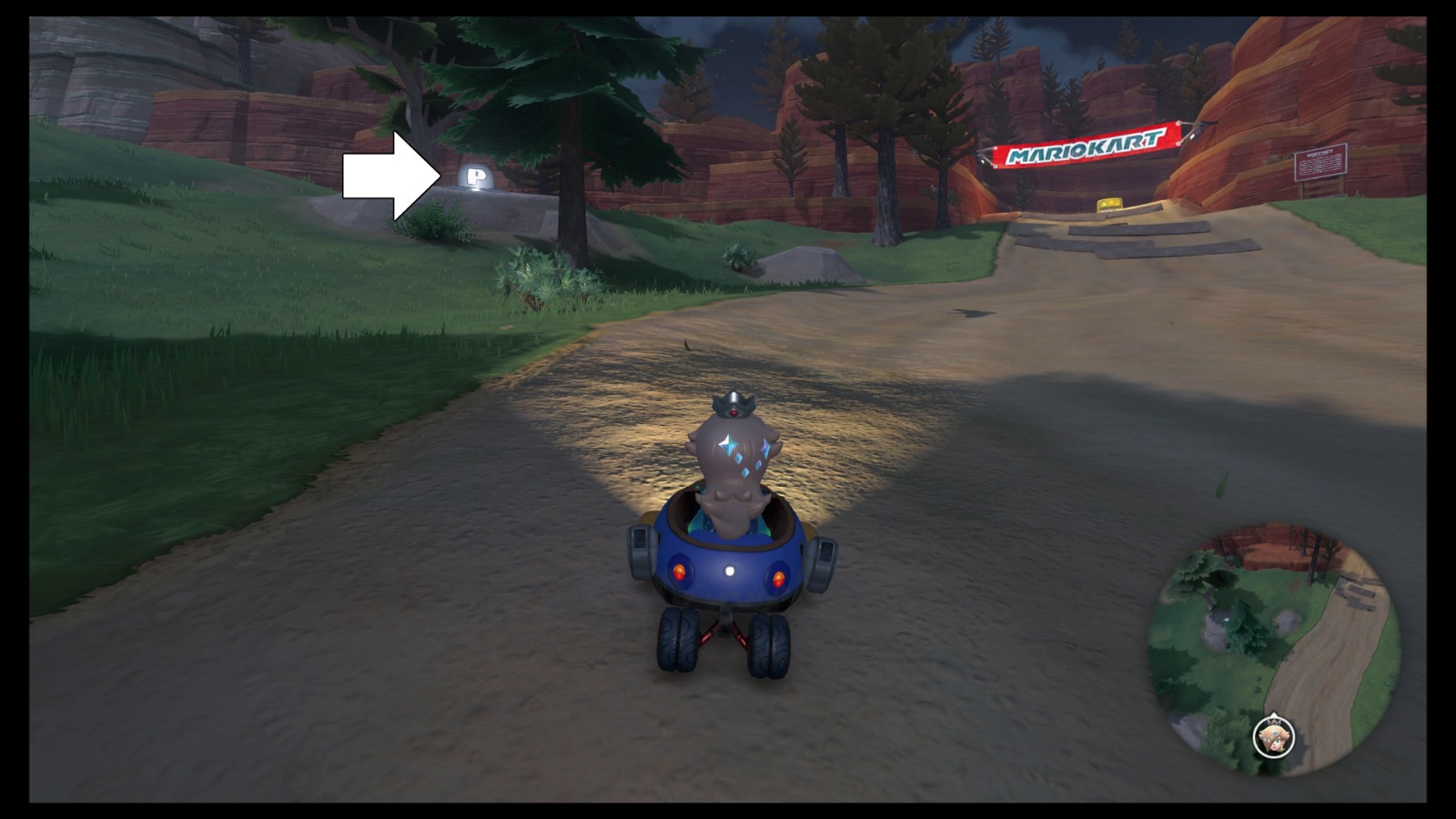Click the player marker on the minimap

coord(1274,738)
